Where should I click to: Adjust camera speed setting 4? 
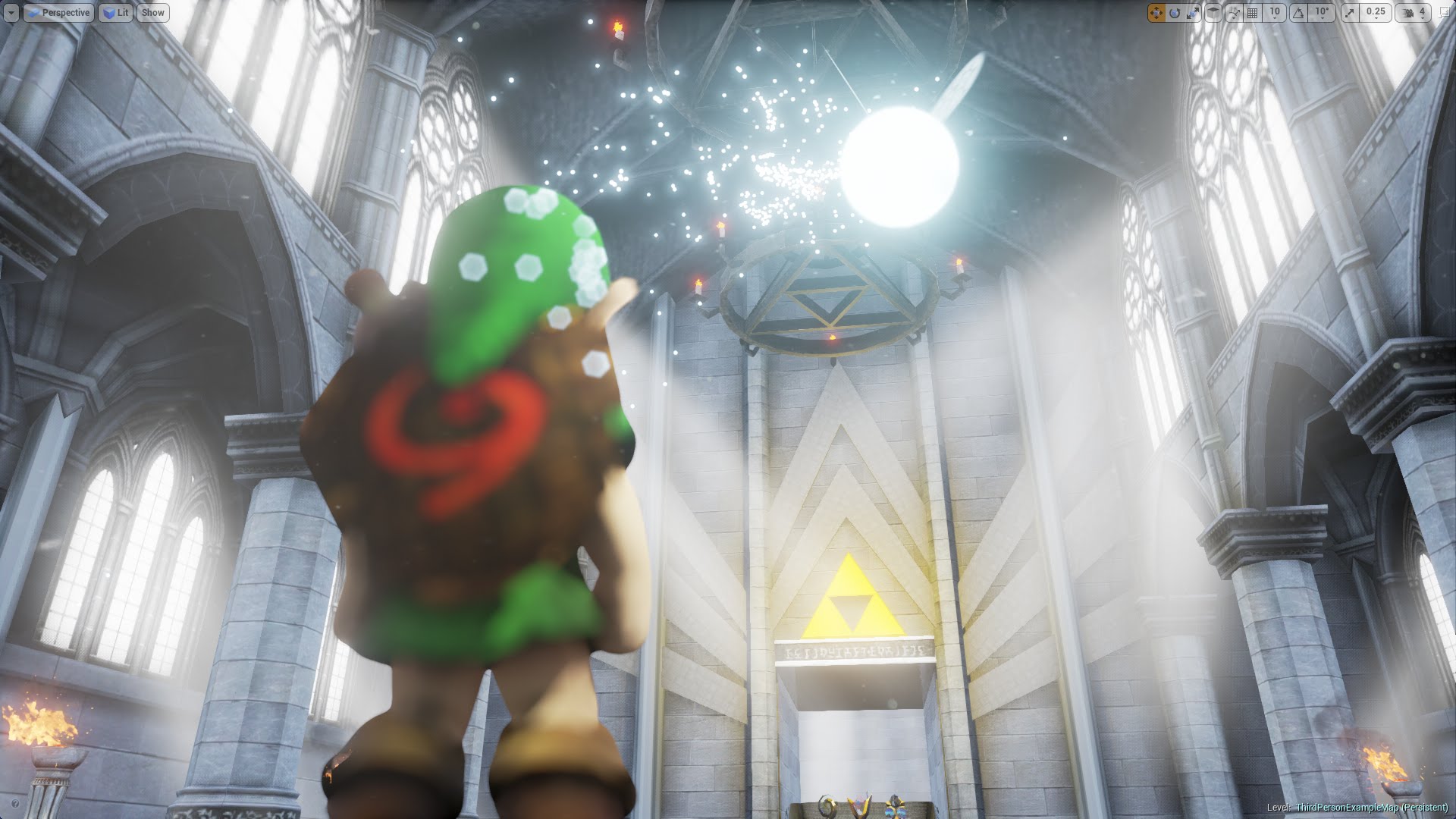click(1413, 13)
